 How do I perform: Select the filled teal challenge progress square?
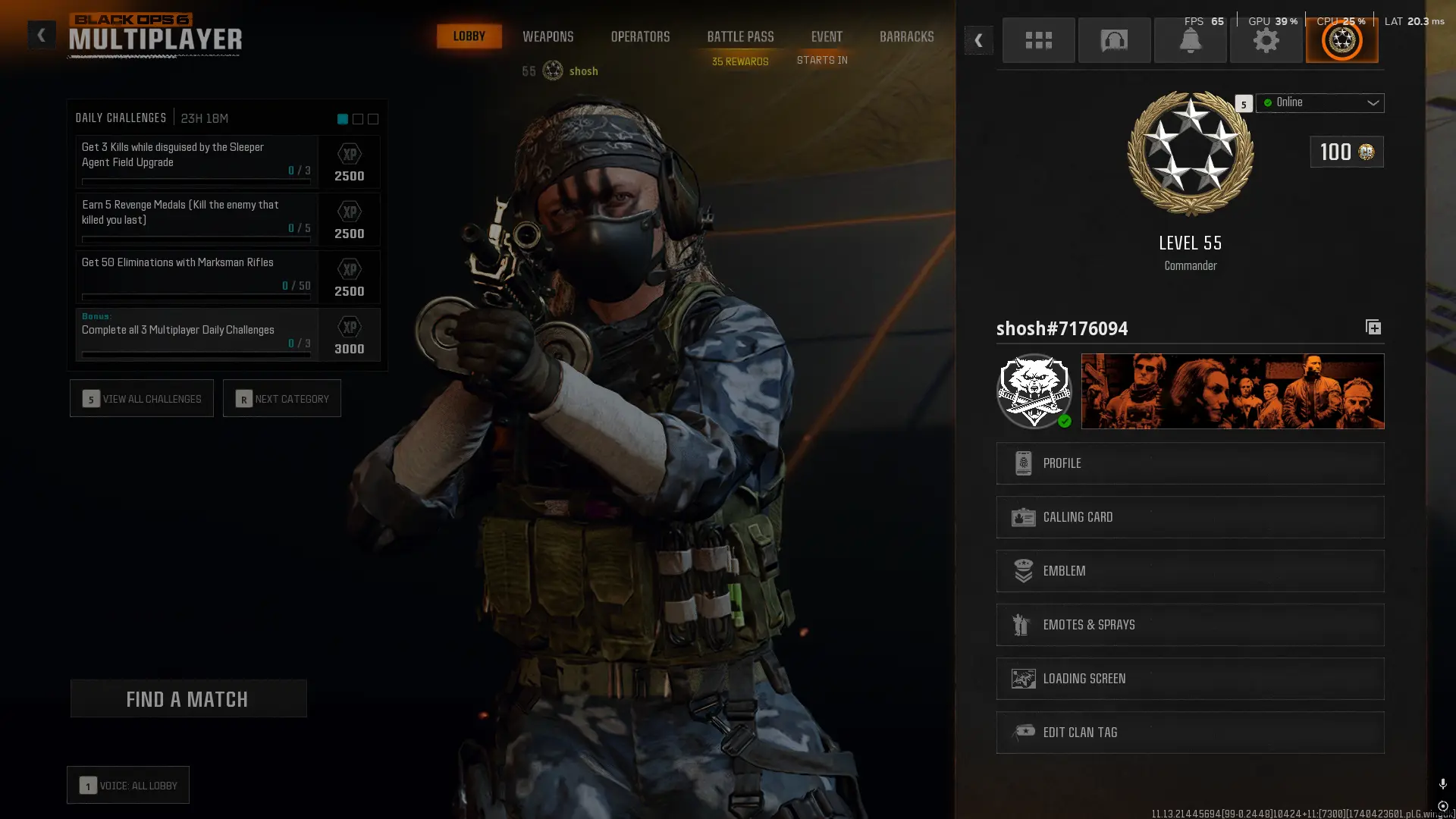(x=340, y=119)
